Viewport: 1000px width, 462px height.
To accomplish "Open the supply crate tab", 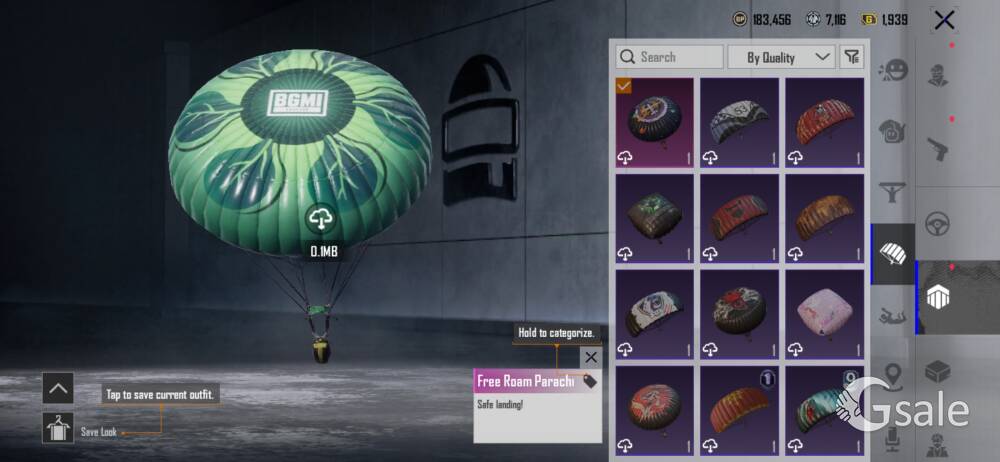I will click(x=938, y=372).
